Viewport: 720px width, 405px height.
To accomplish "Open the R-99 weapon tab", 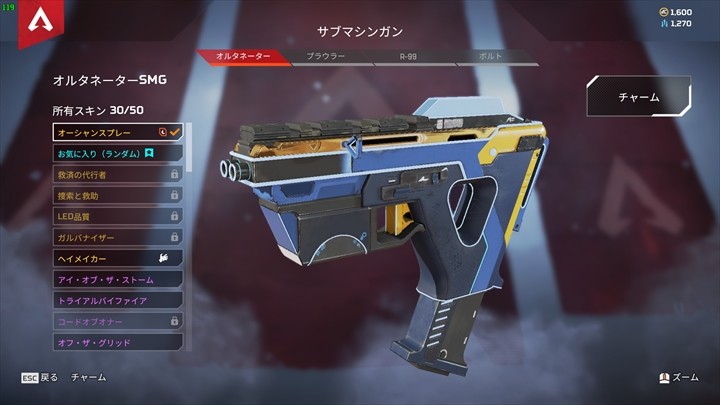I will click(x=406, y=57).
